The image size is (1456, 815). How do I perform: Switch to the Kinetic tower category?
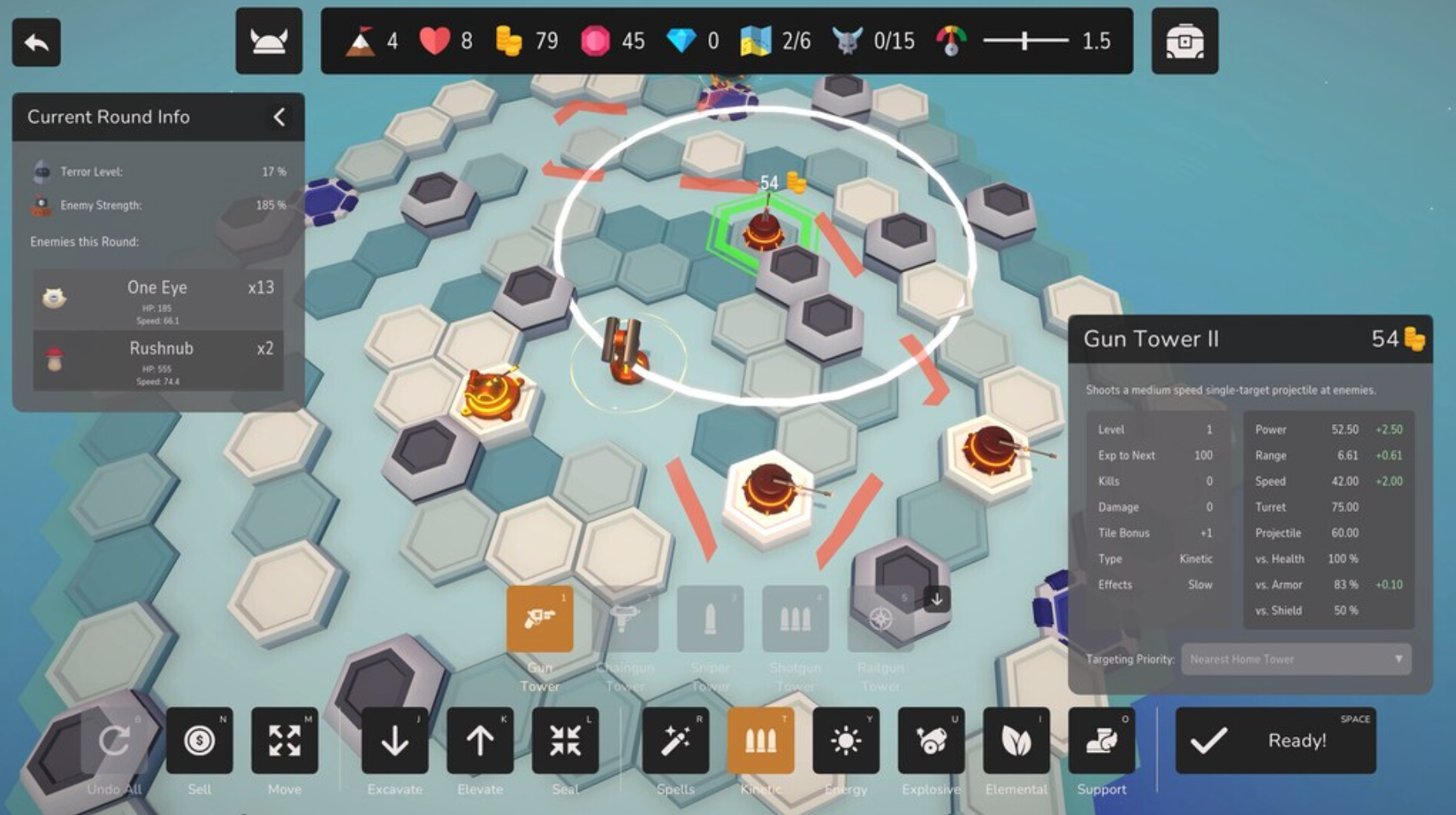tap(760, 741)
